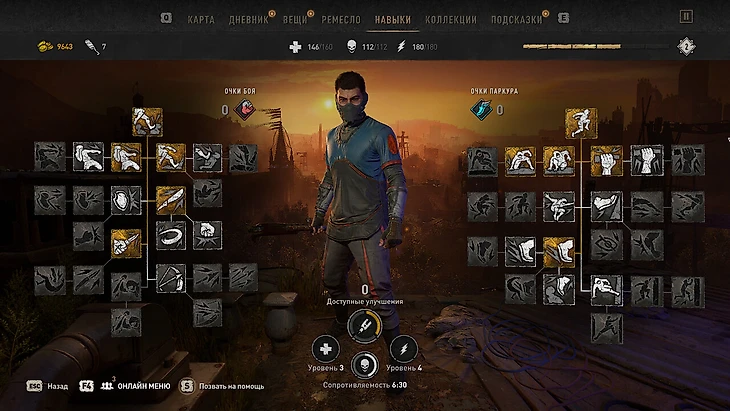Select the horseshoe-shaped combat skill
The width and height of the screenshot is (730, 411).
[170, 237]
